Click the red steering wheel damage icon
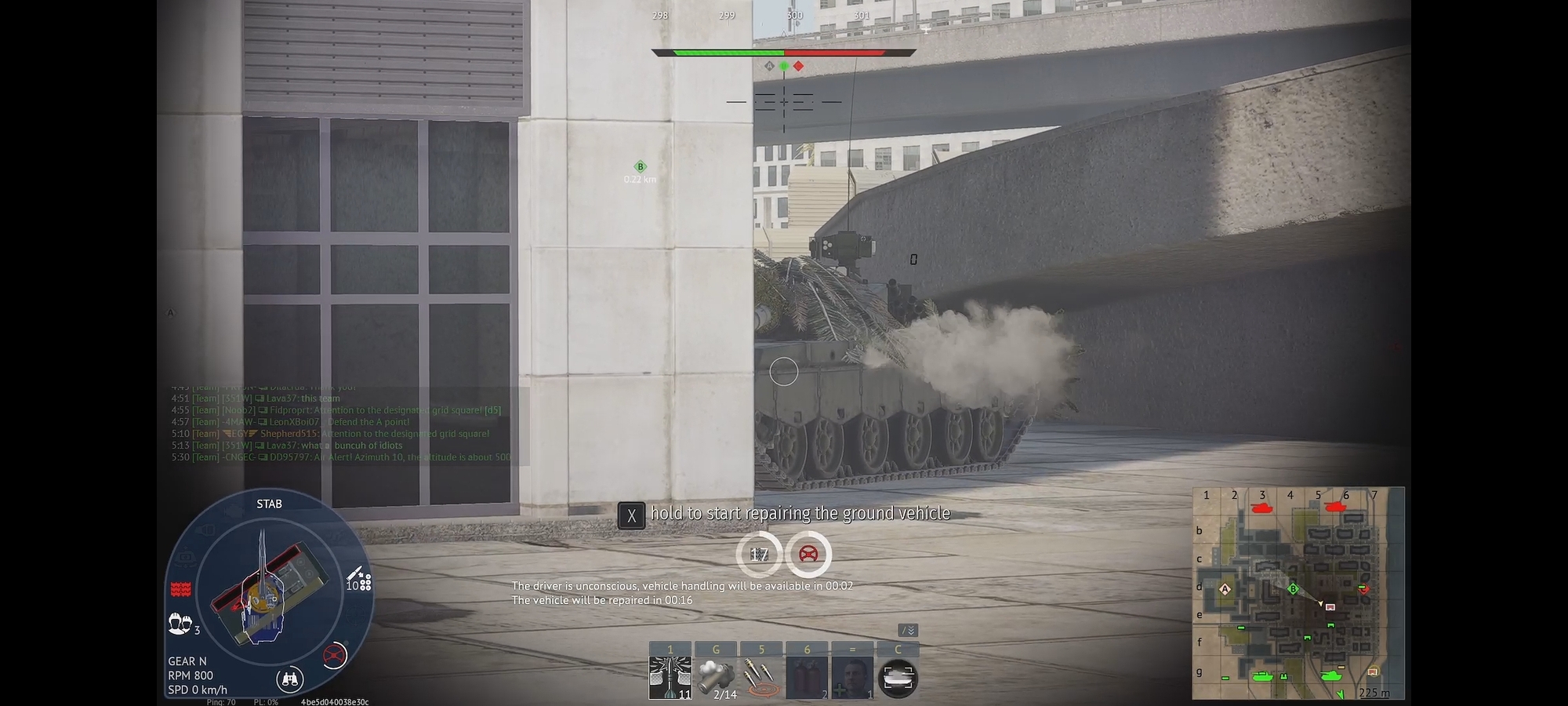Screen dimensions: 1568x706 (334, 653)
